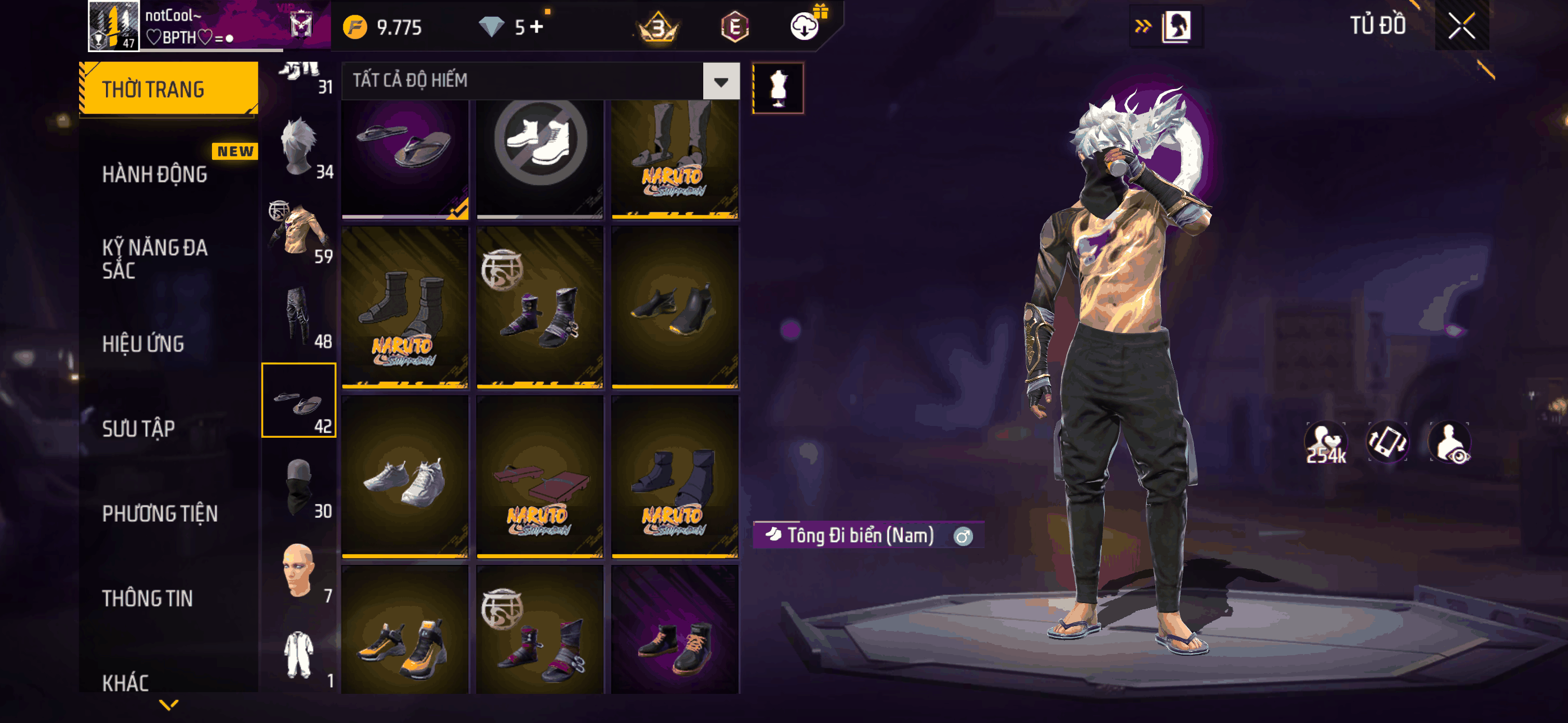Add diamonds with the plus button

point(536,27)
